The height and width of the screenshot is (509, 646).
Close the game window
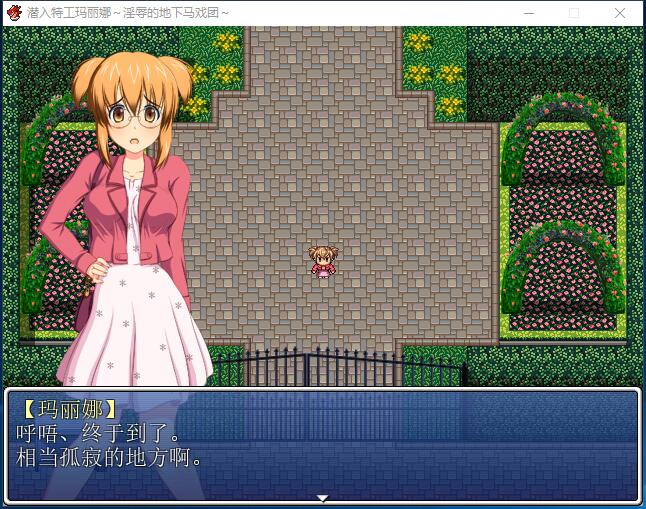tap(620, 13)
